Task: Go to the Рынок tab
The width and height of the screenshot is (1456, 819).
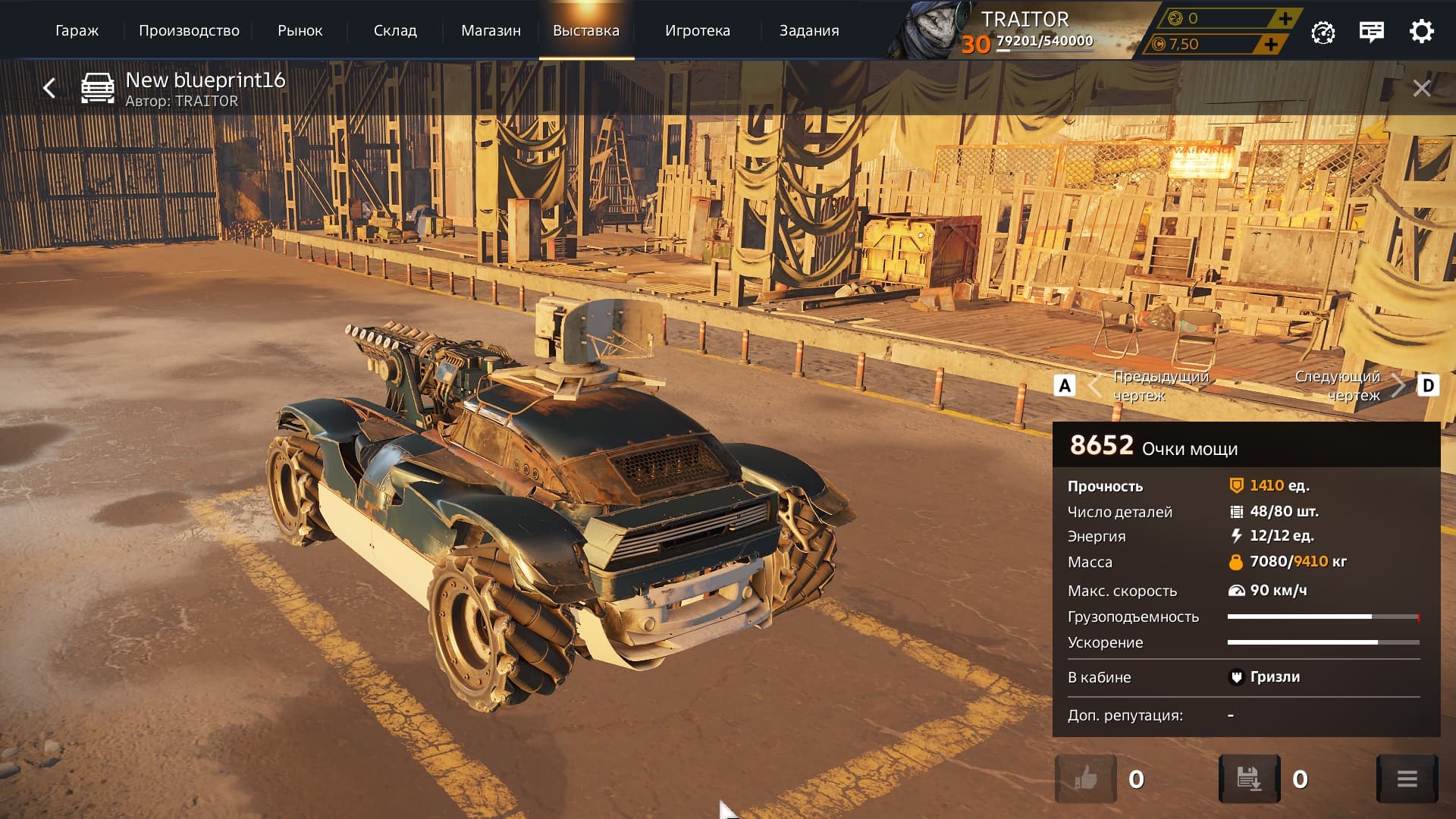Action: 300,31
